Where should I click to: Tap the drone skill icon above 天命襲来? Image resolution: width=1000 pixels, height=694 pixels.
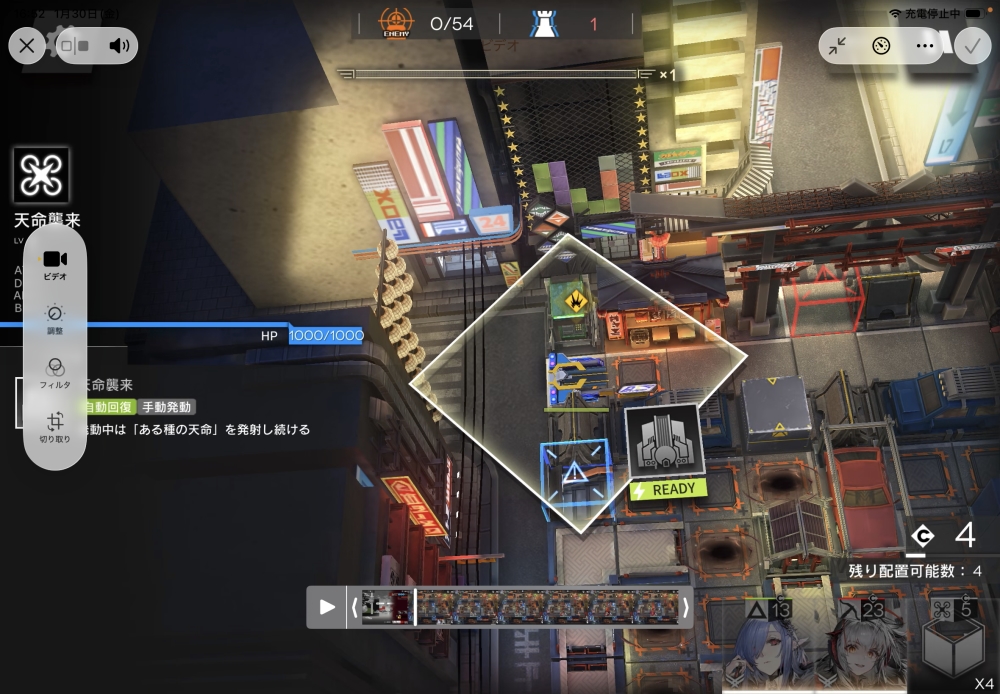point(42,176)
